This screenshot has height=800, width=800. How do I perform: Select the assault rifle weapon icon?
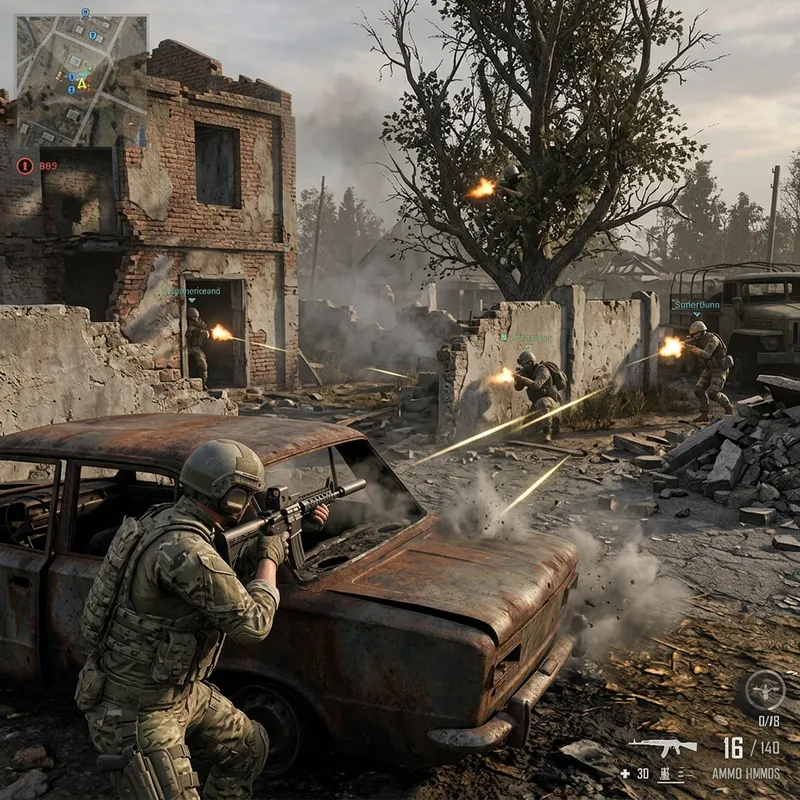point(662,746)
